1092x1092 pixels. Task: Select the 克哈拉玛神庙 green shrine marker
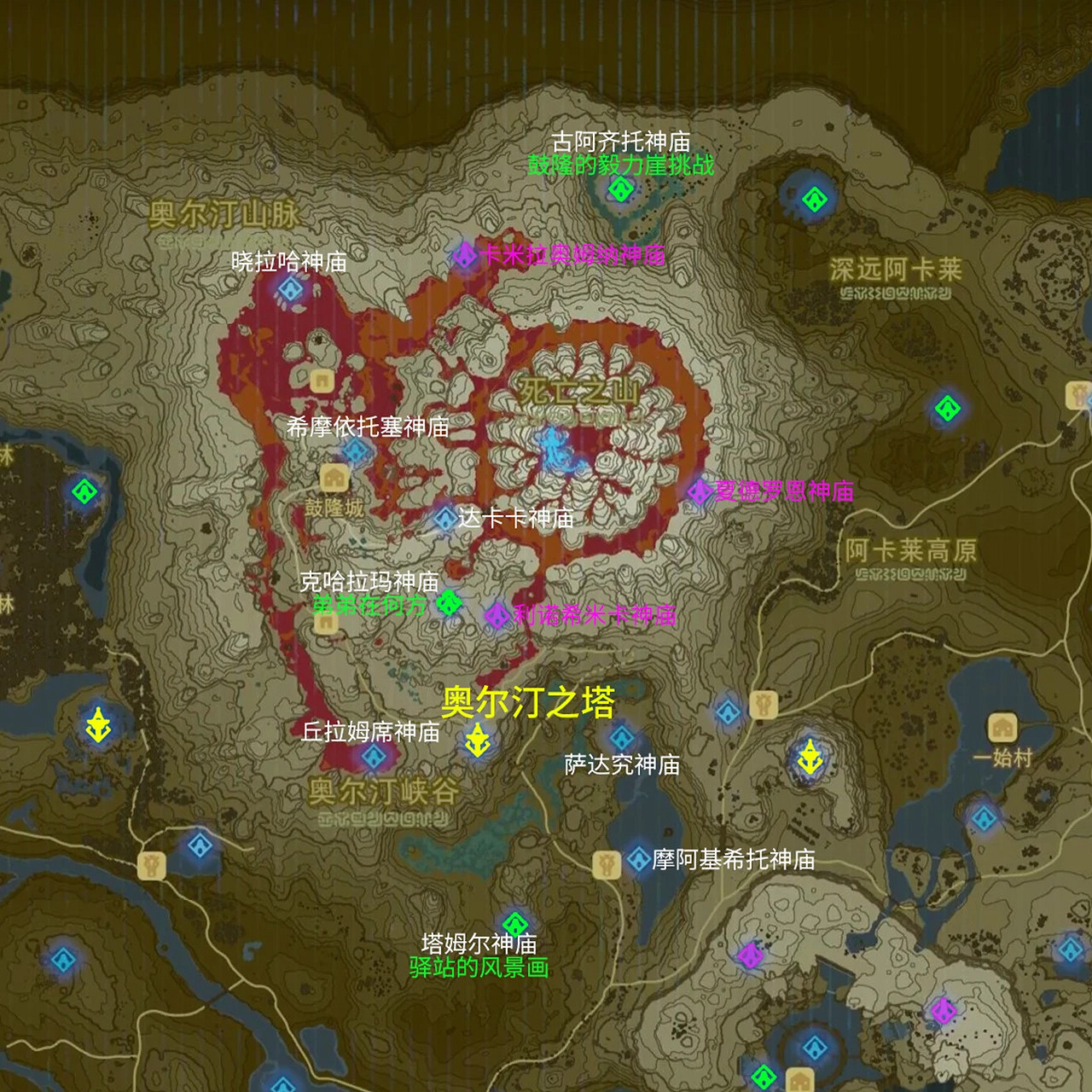pos(447,602)
